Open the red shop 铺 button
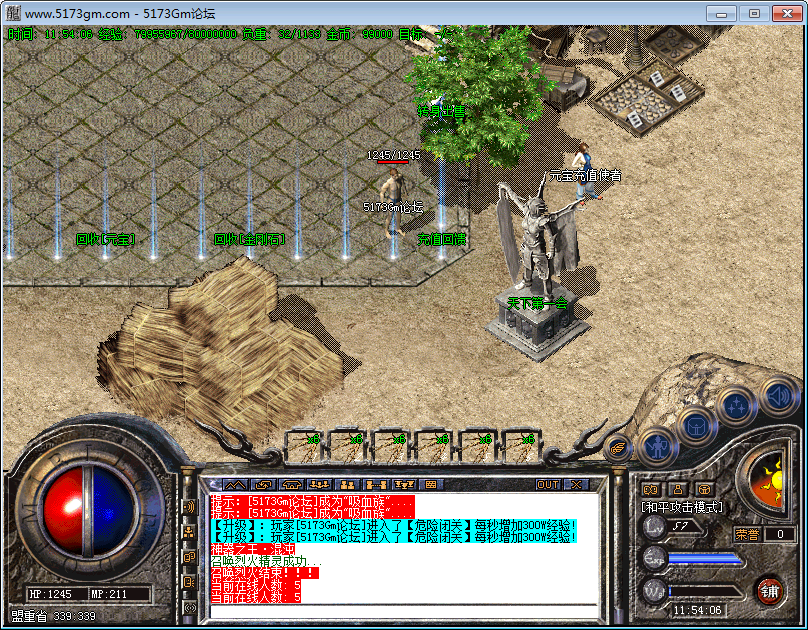 (769, 589)
